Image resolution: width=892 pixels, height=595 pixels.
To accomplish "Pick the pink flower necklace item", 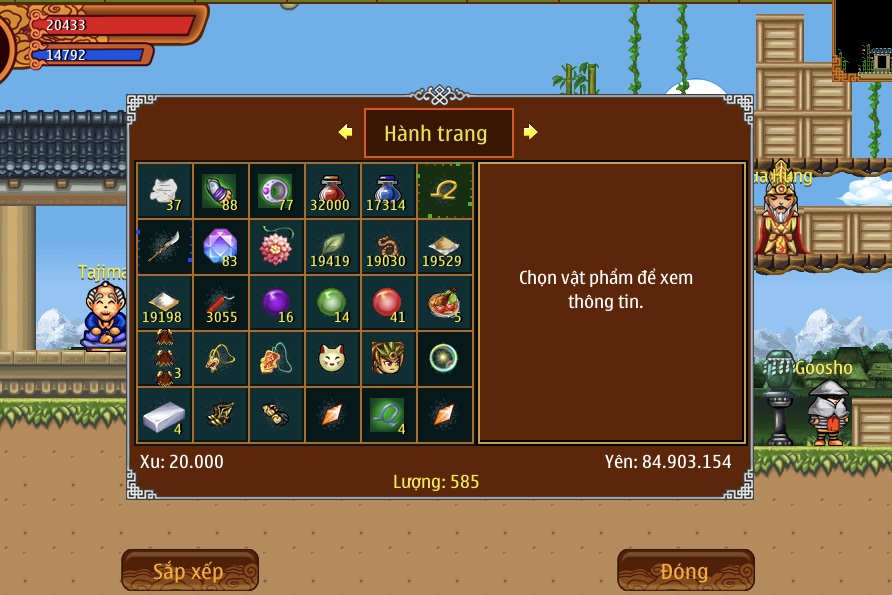I will point(276,247).
